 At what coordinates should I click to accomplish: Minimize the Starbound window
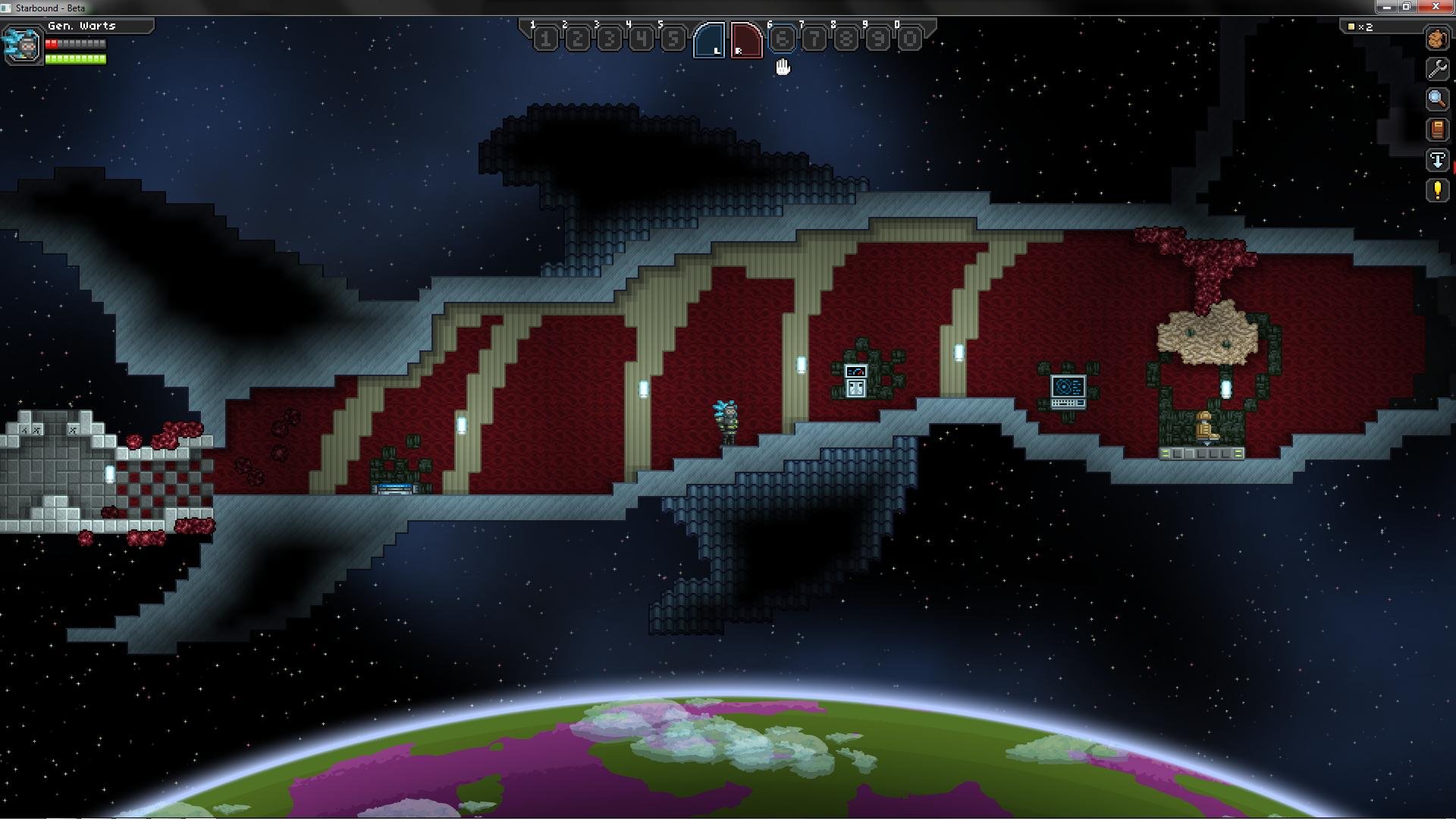(1387, 7)
